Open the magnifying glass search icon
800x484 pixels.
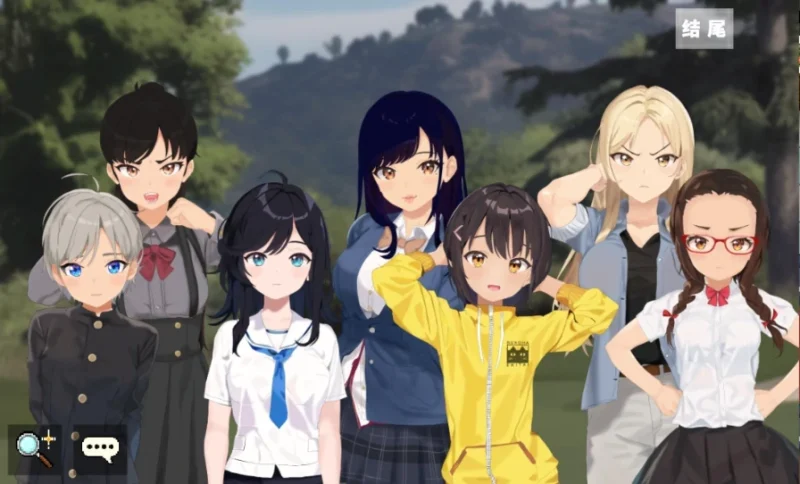coord(35,448)
